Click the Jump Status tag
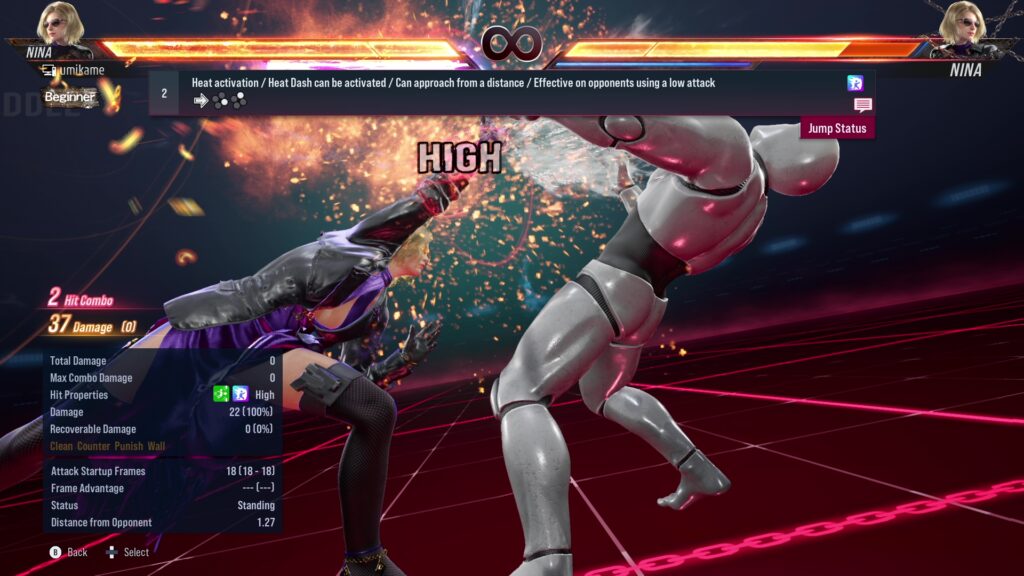This screenshot has height=576, width=1024. [837, 129]
